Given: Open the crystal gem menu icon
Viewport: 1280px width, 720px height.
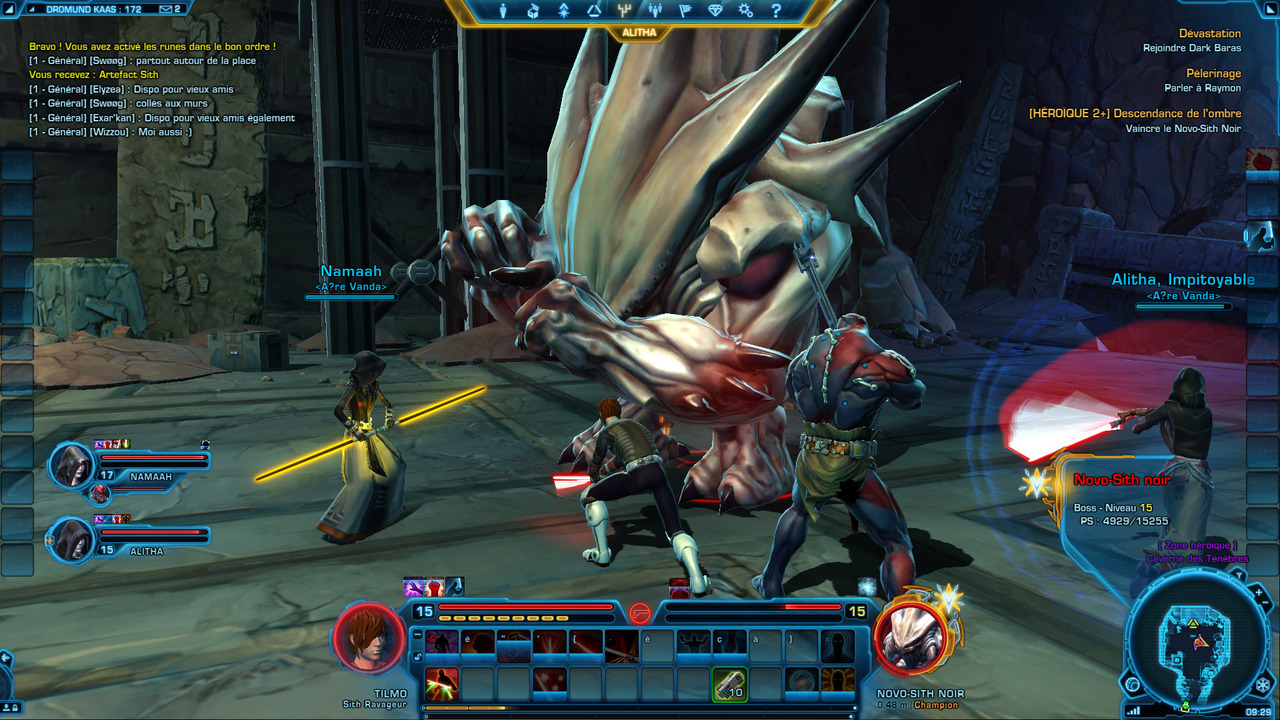Looking at the screenshot, I should [x=715, y=11].
